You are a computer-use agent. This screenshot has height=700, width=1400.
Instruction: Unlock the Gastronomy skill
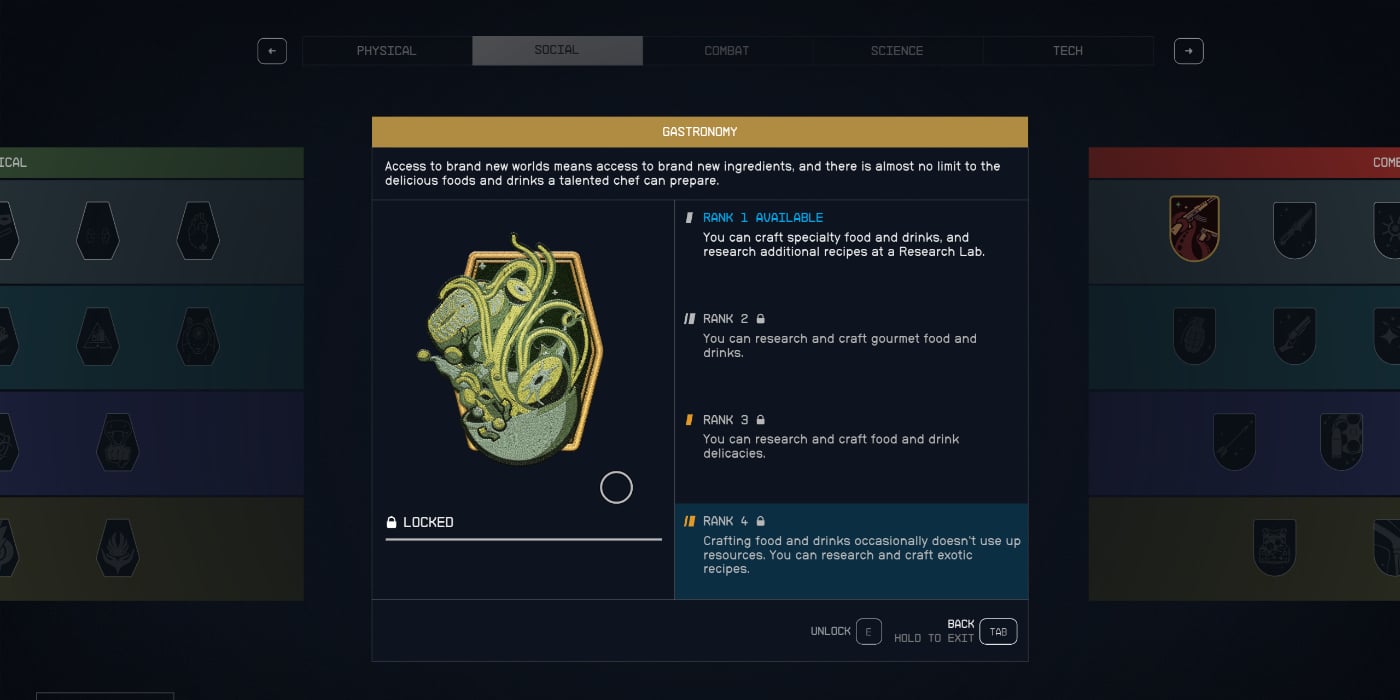click(868, 632)
